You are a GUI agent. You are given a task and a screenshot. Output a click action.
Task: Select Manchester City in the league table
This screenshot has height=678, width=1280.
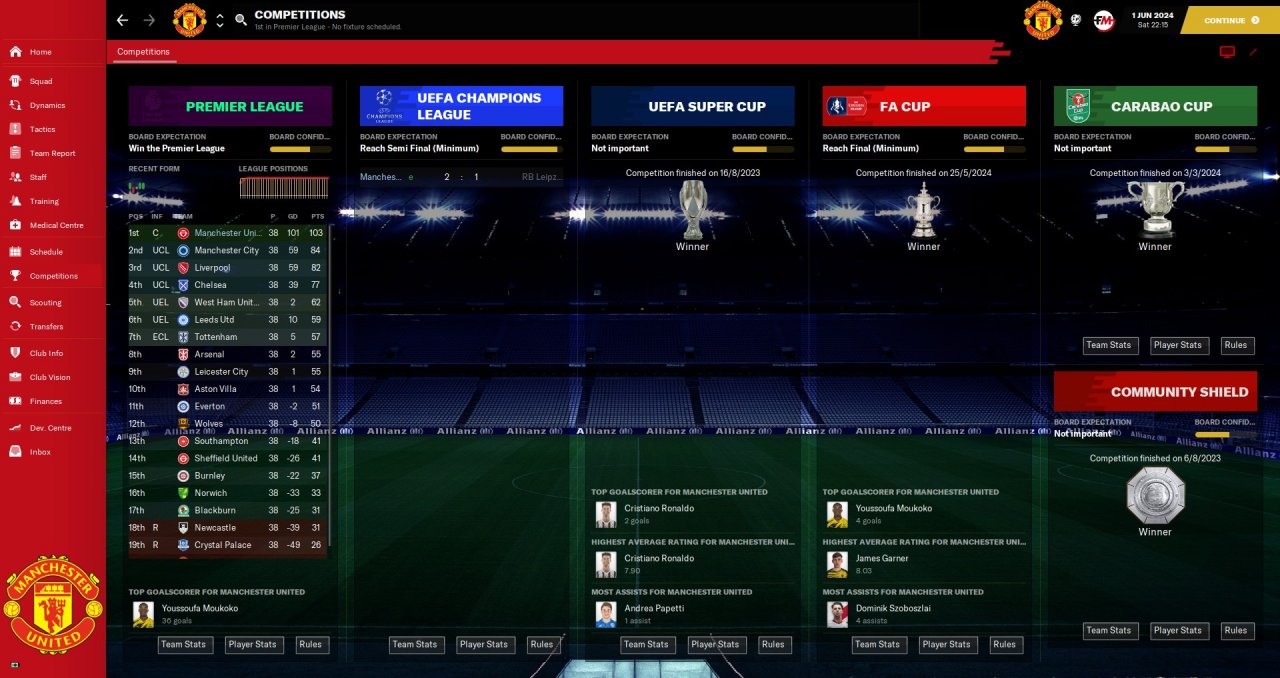pos(226,250)
